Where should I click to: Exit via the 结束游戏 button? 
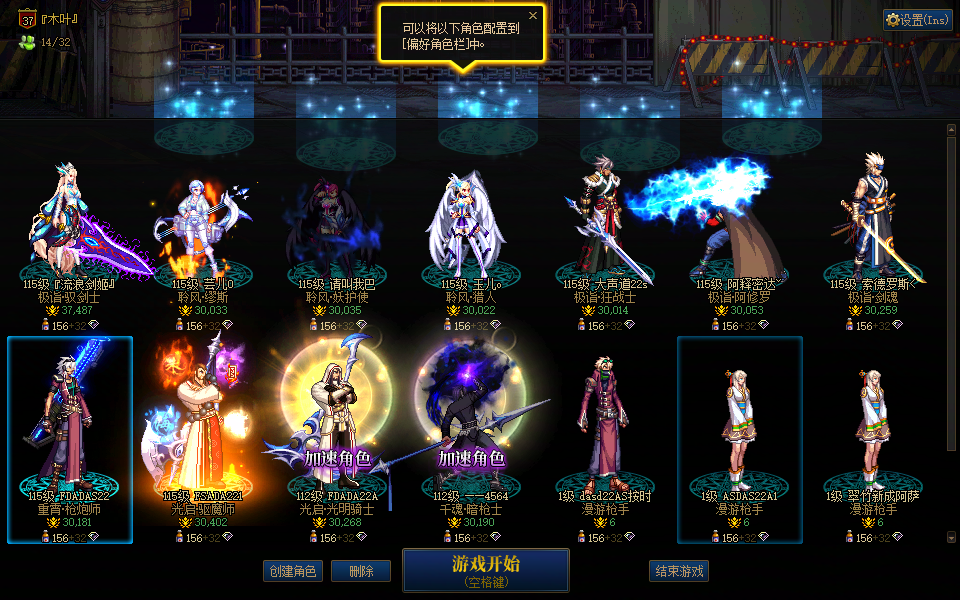(679, 571)
